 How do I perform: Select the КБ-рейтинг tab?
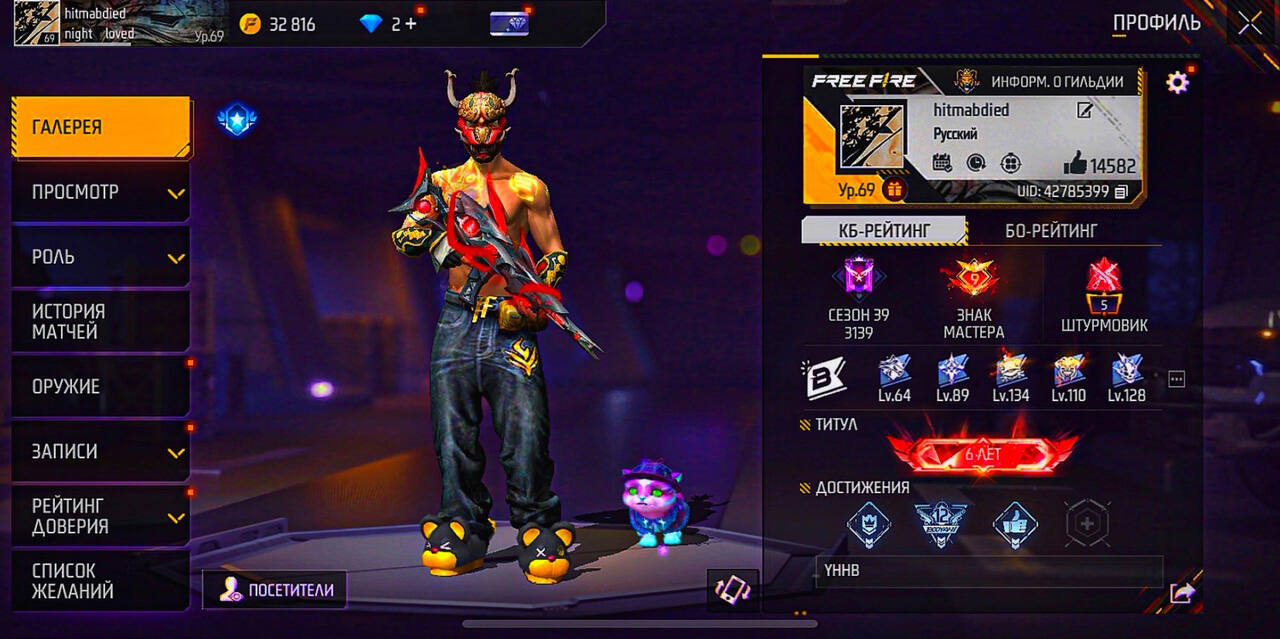[884, 231]
